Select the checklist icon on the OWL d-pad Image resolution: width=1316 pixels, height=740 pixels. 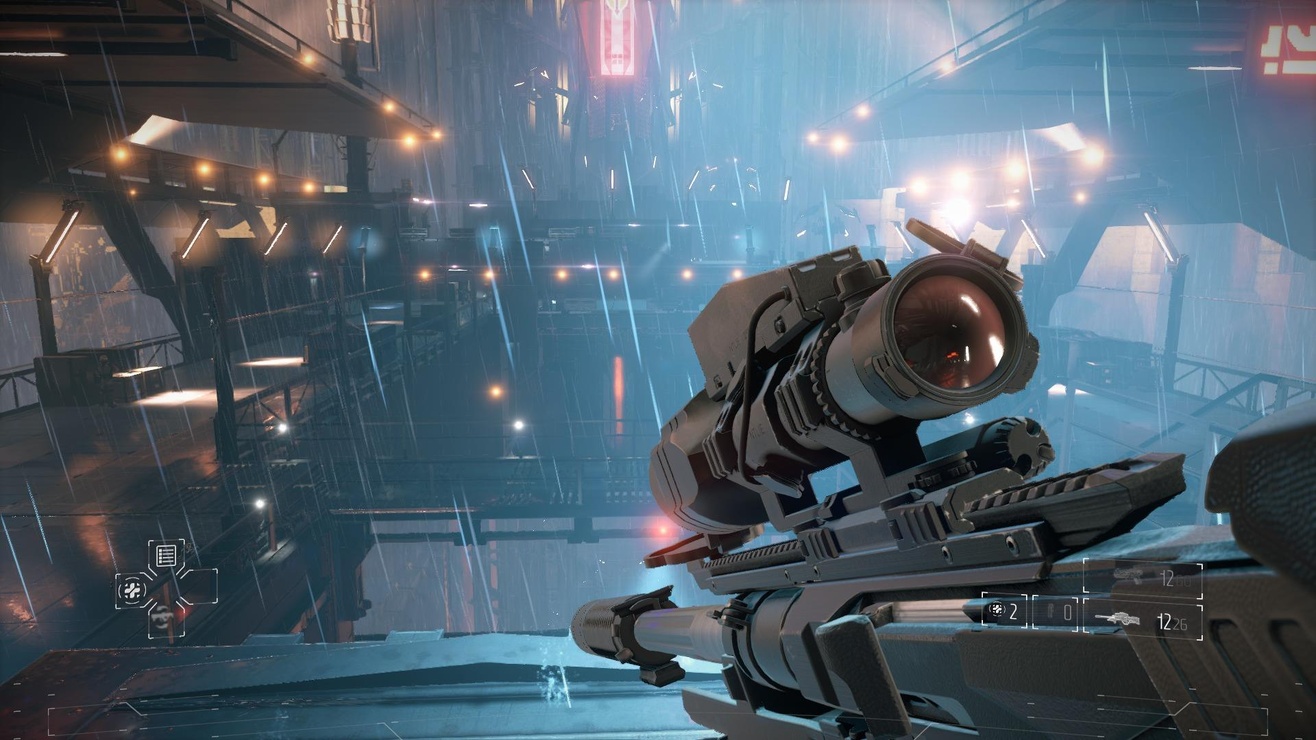click(165, 555)
